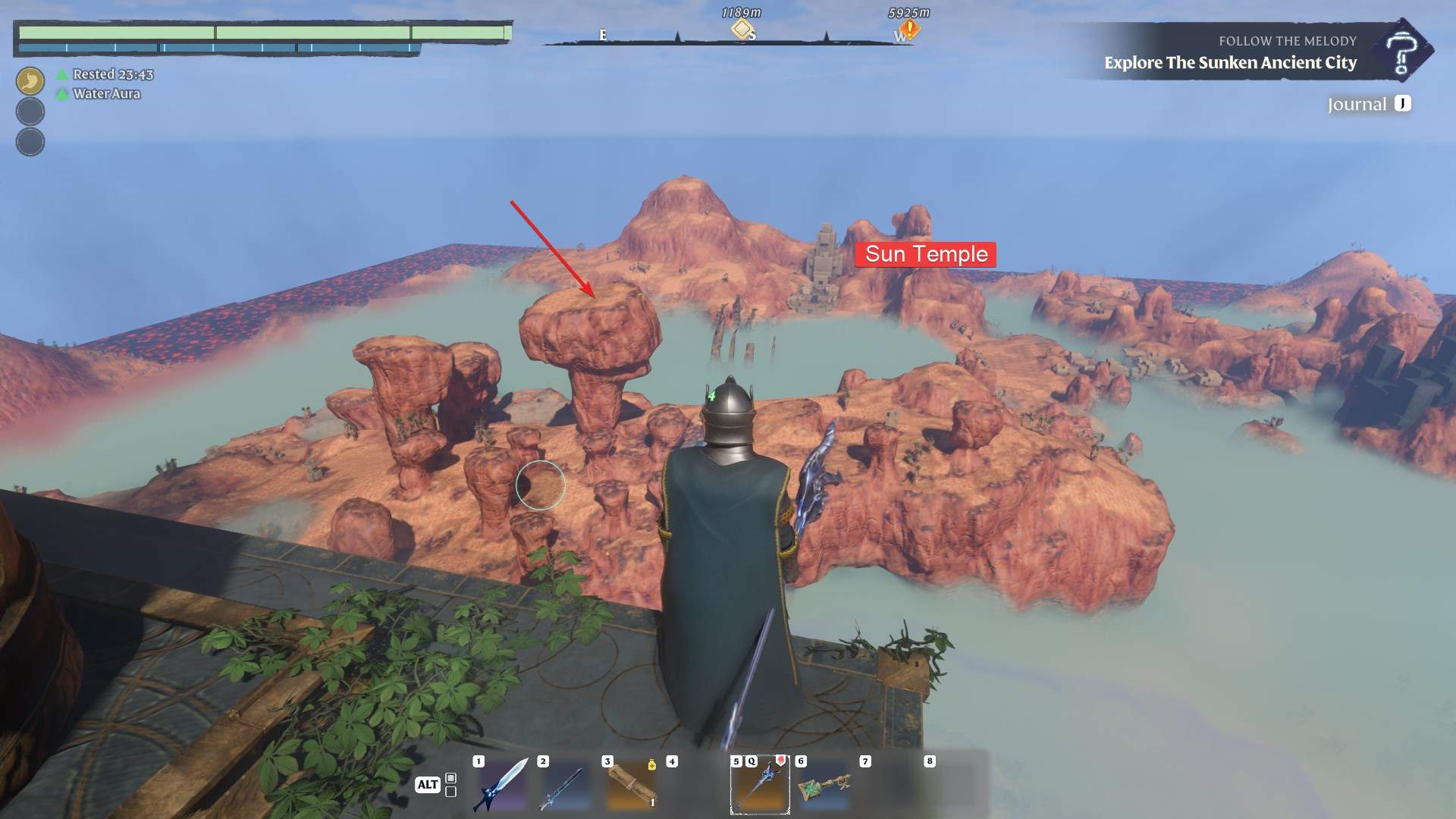Screen dimensions: 1456x819
Task: Toggle the lower checkbox beside ALT
Action: 450,793
